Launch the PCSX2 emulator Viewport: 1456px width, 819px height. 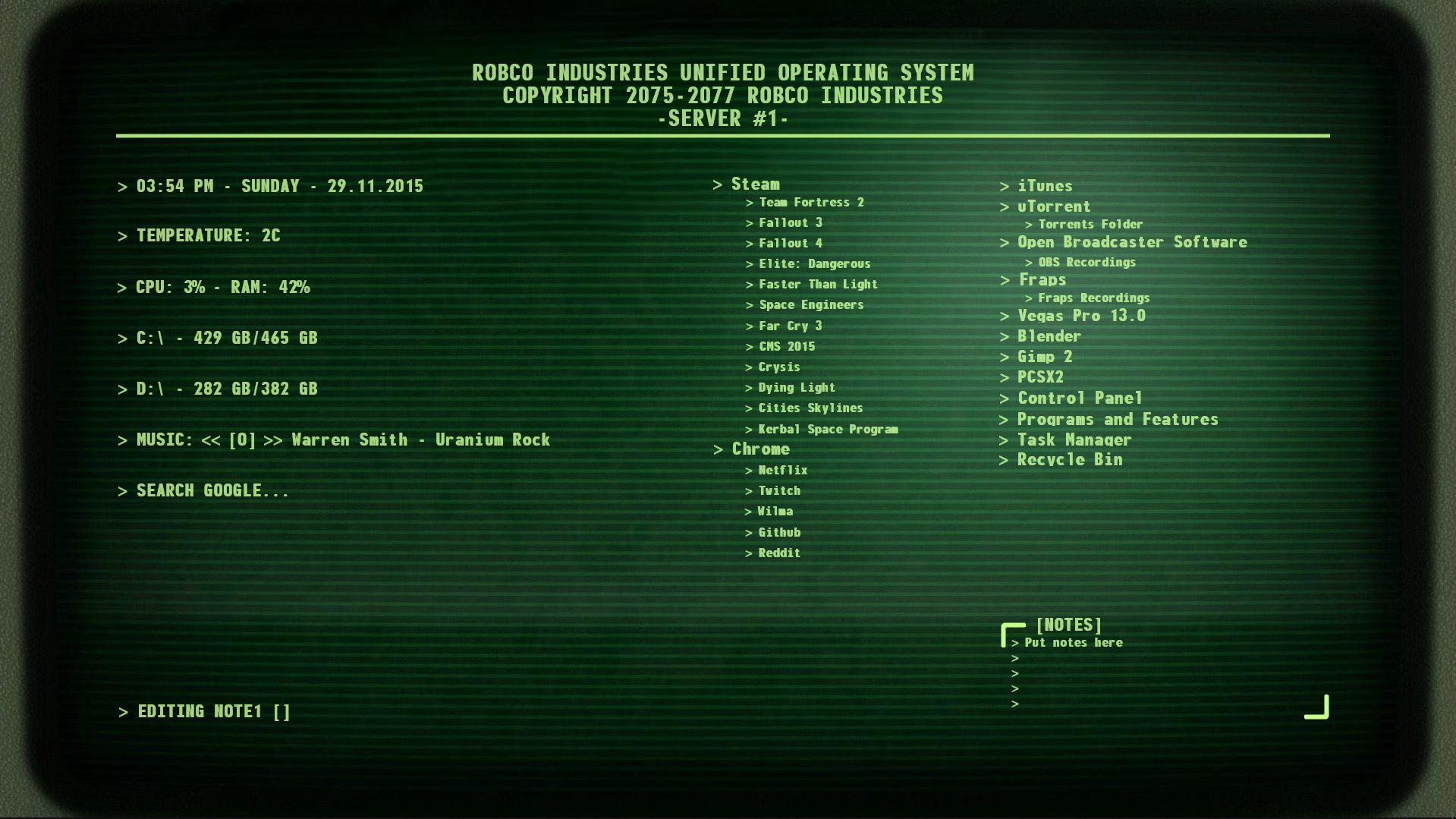click(1042, 377)
